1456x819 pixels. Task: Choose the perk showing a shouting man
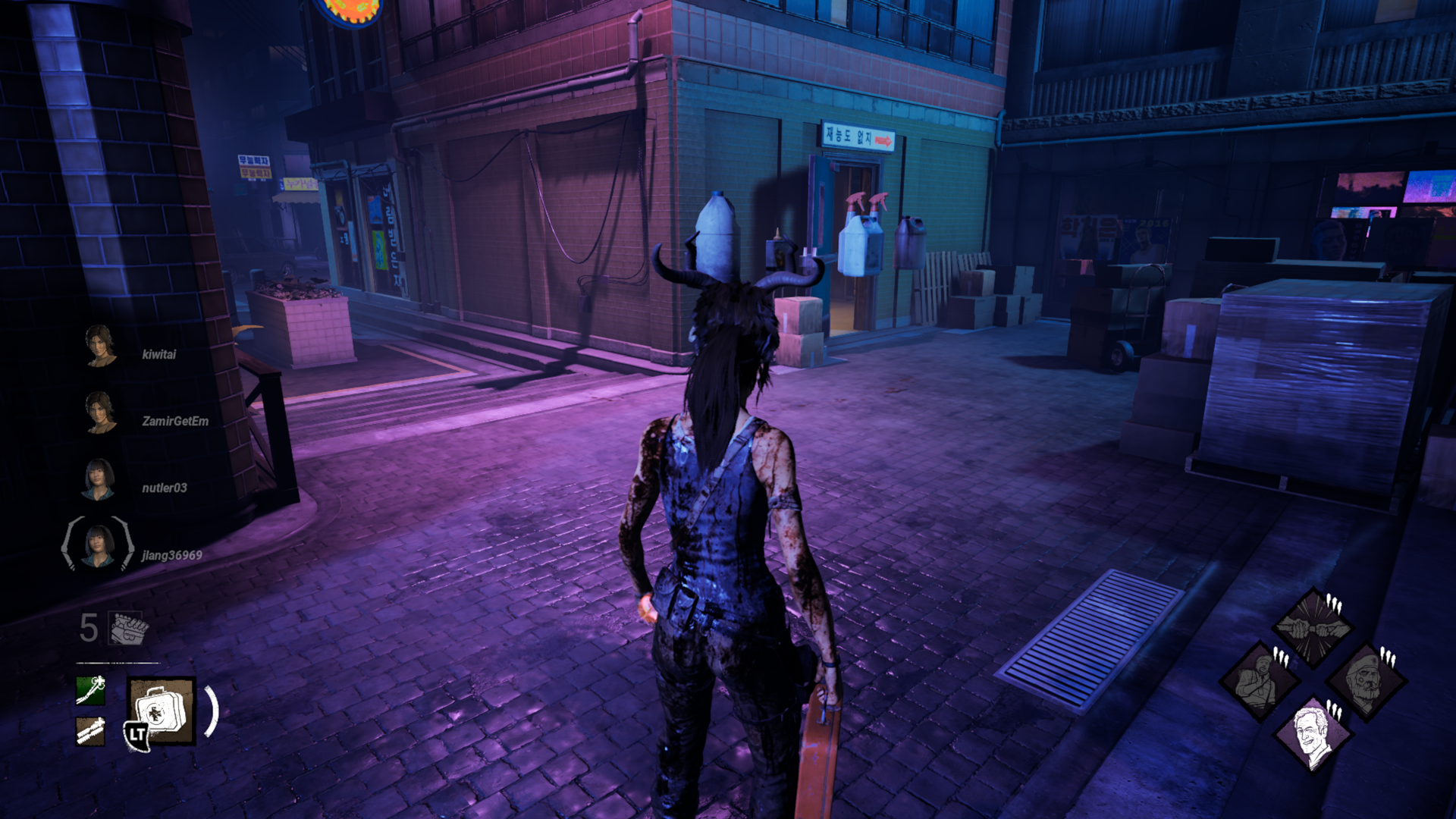(1258, 680)
